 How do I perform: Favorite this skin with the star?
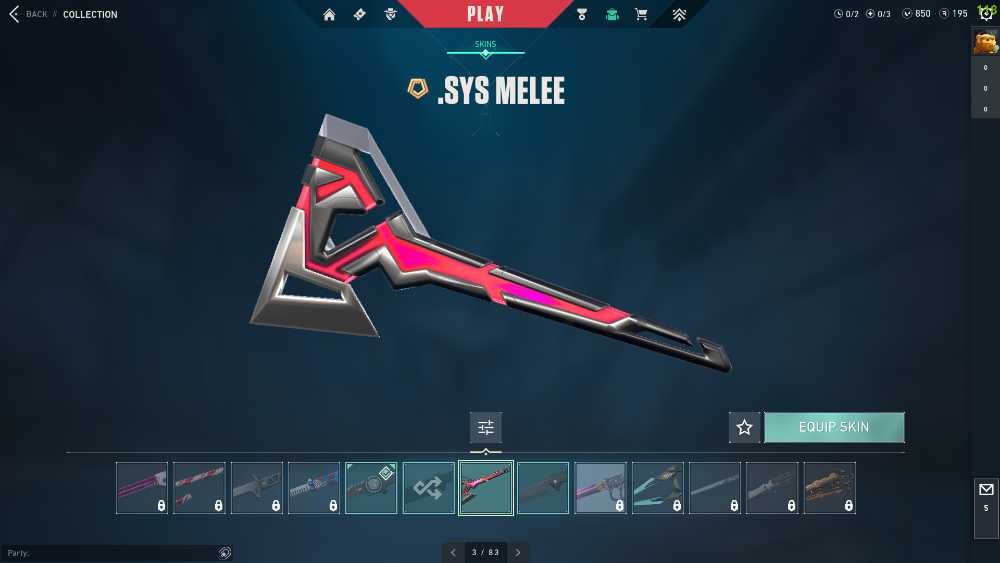point(744,427)
